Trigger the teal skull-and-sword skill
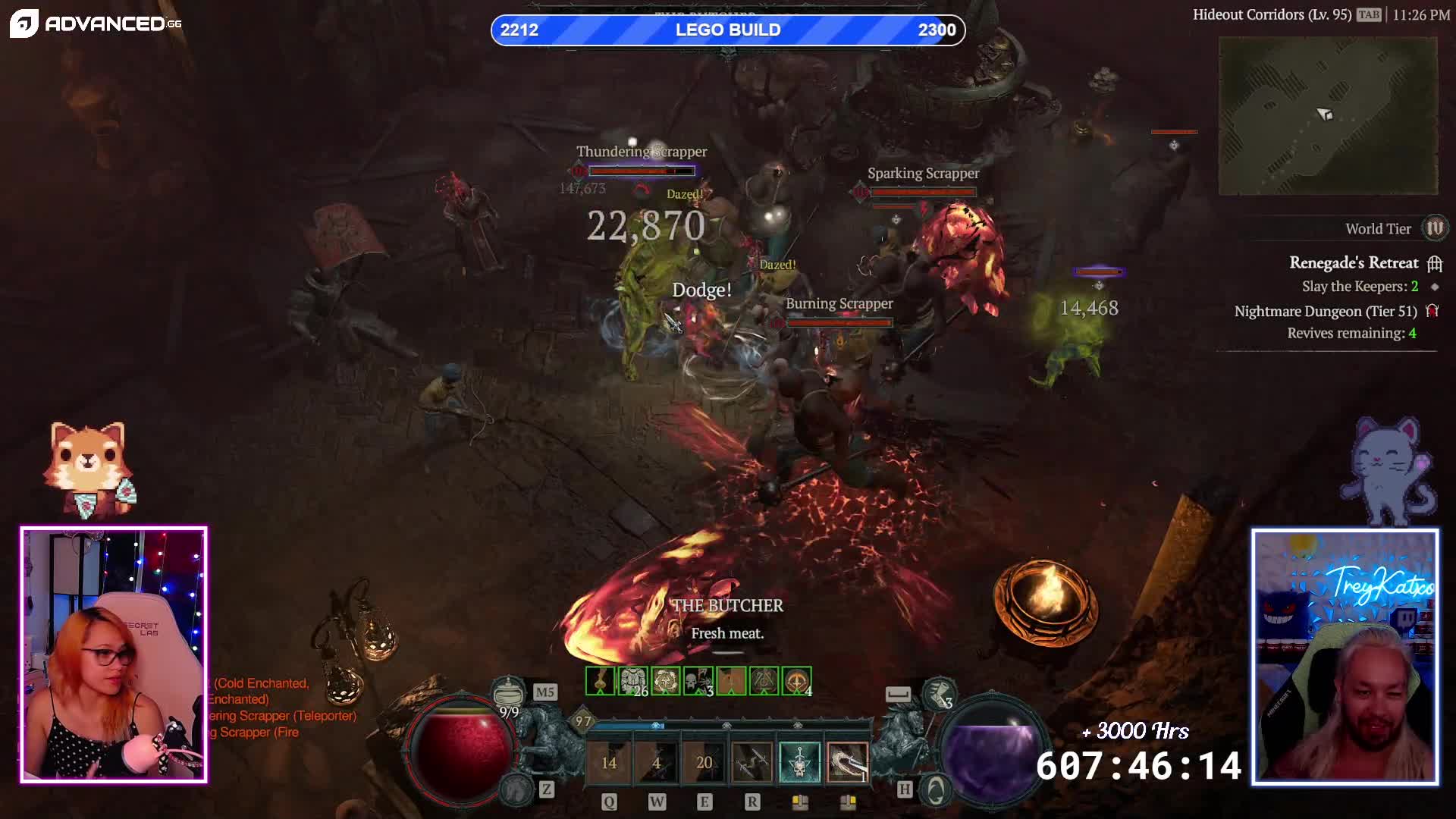 click(x=799, y=762)
